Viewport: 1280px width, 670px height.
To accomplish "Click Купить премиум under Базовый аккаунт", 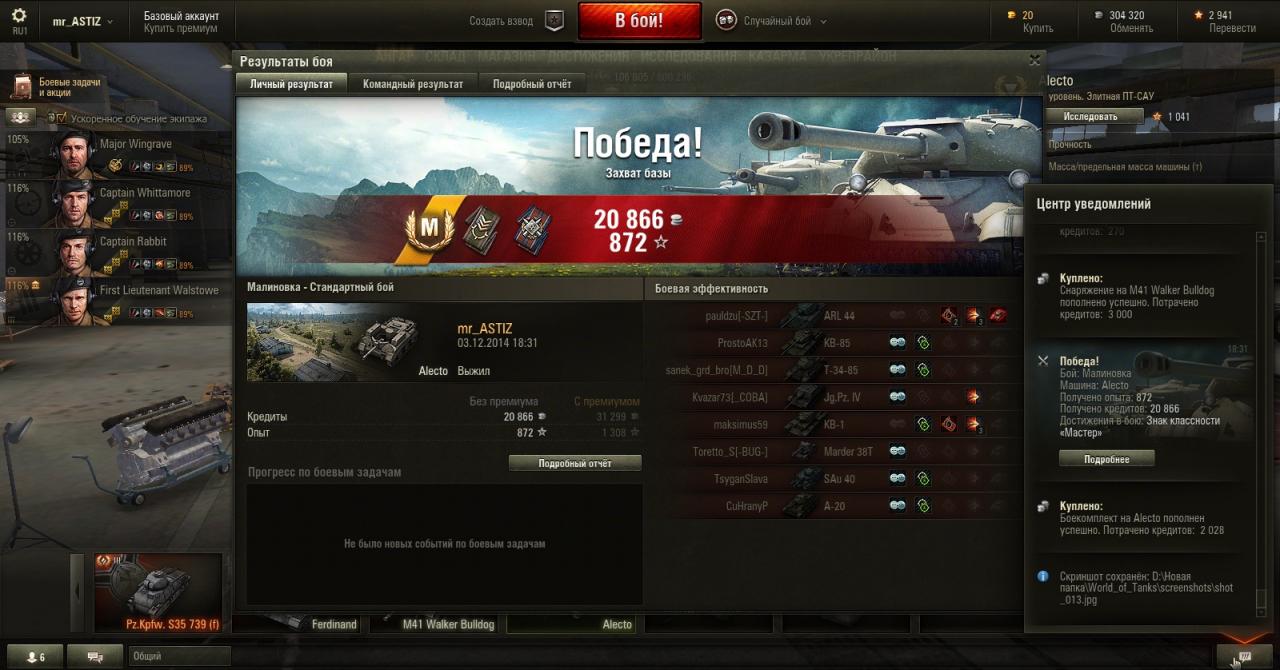I will click(x=180, y=29).
